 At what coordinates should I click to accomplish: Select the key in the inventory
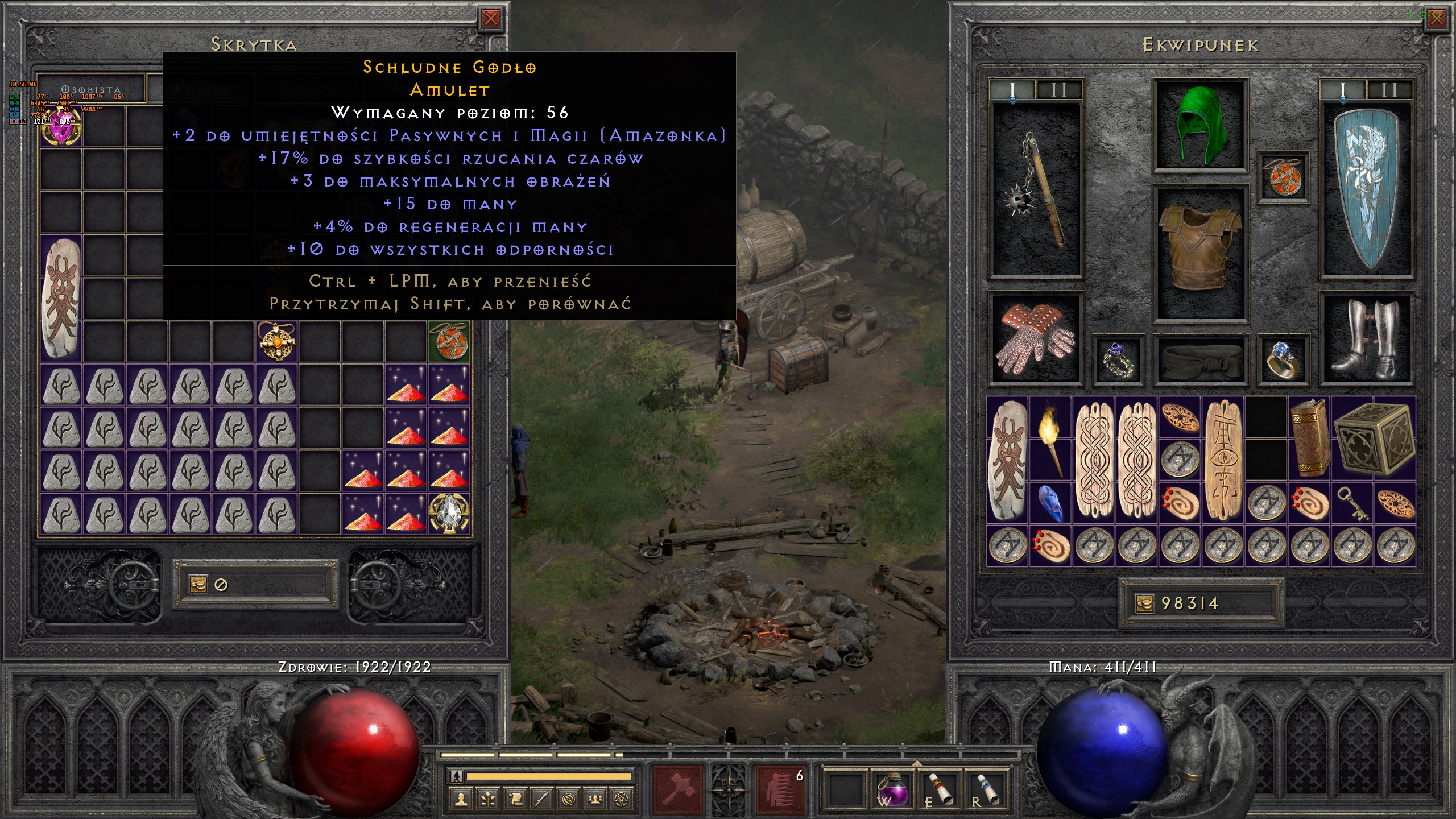(x=1352, y=503)
